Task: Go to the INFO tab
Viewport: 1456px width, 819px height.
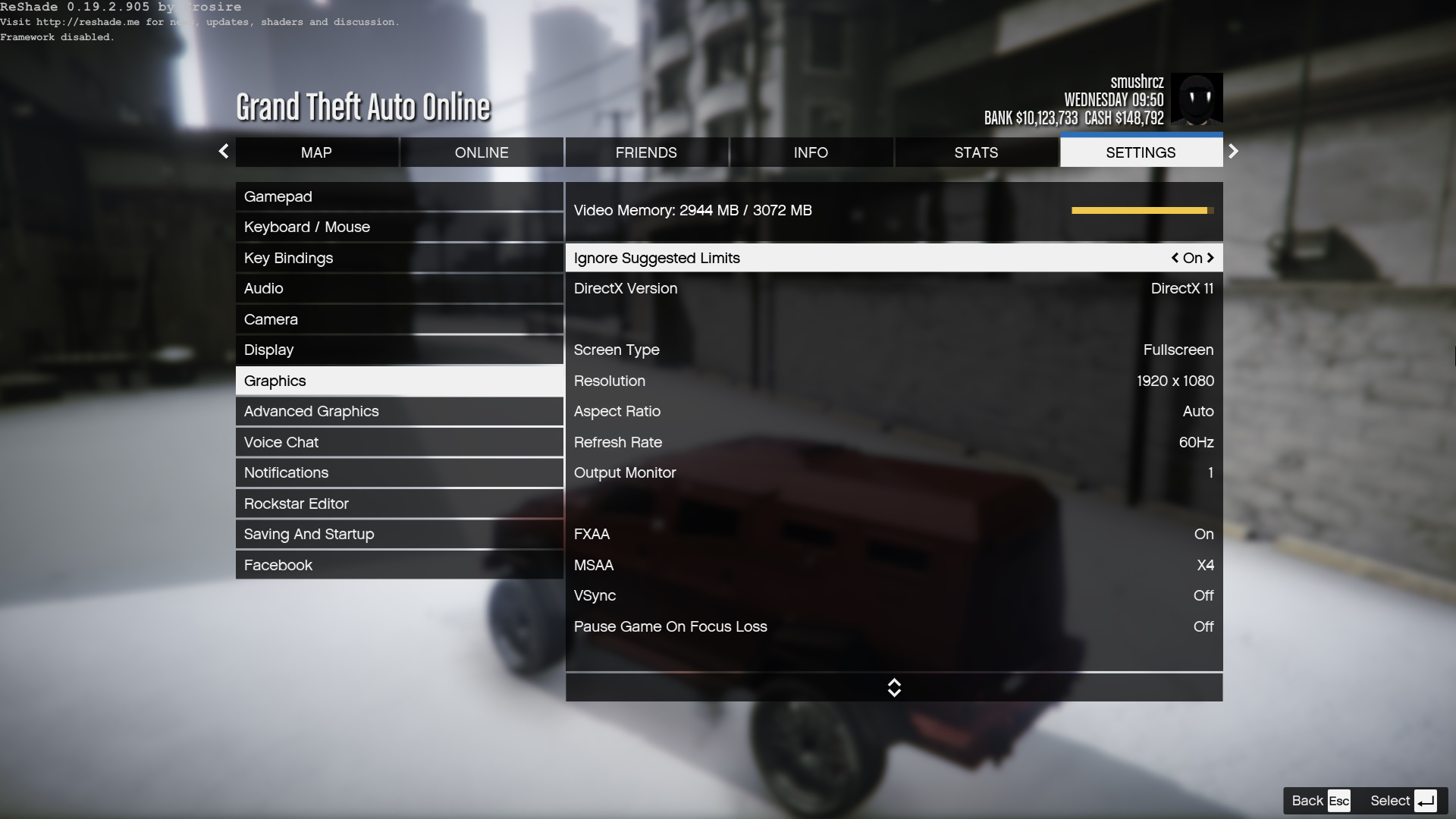Action: tap(811, 152)
